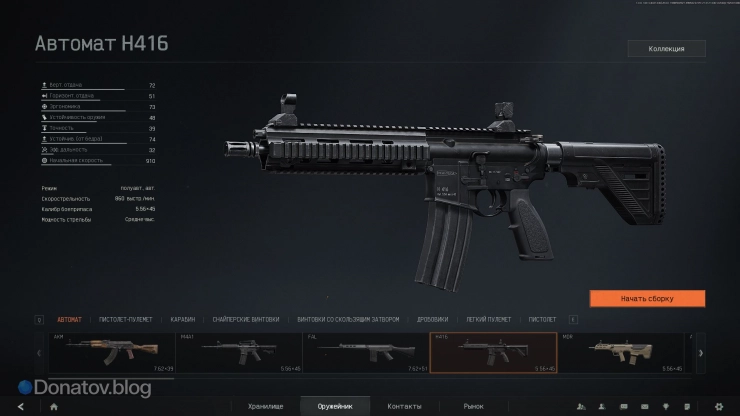Choose the M4A1 rifle thumbnail
The height and width of the screenshot is (416, 740).
236,352
